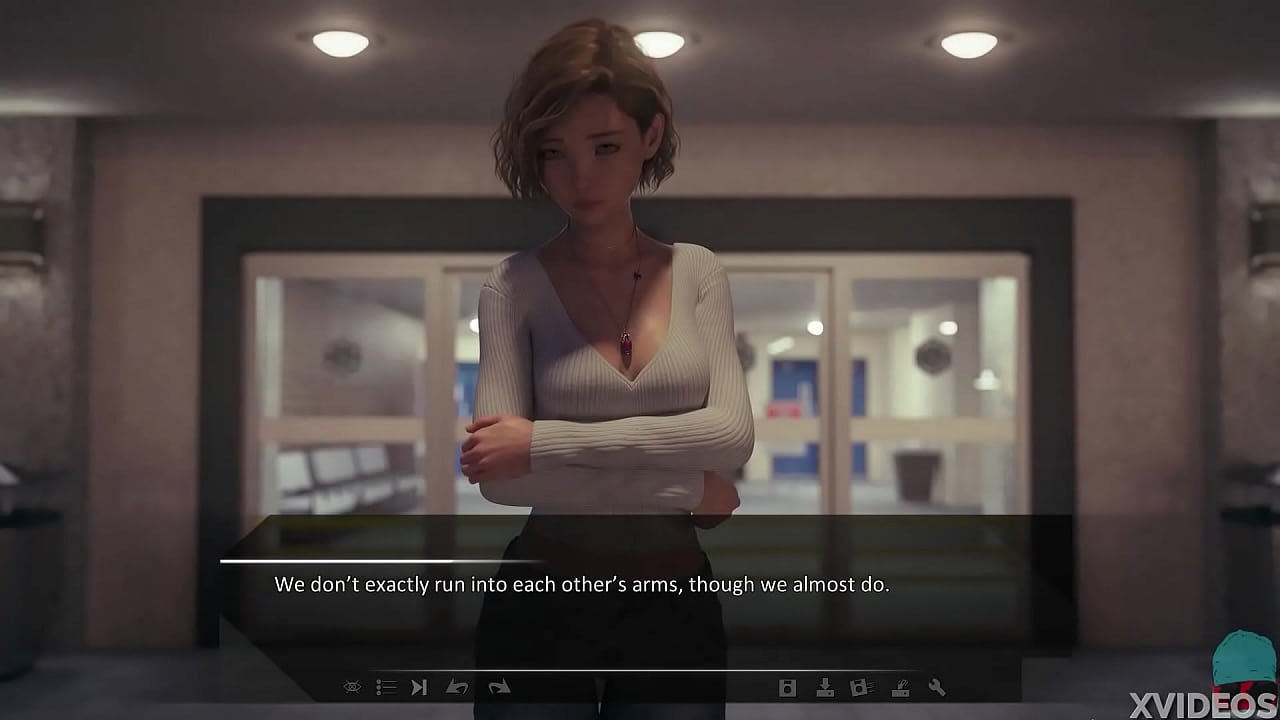Click the dialogue line about running into arms
The width and height of the screenshot is (1280, 720).
(x=584, y=583)
